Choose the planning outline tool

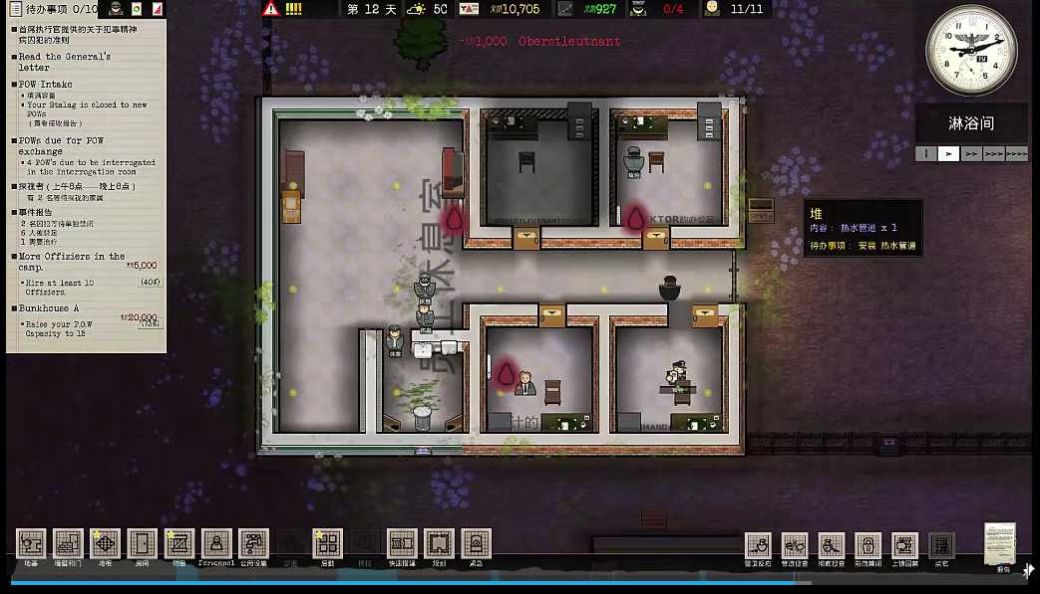point(439,544)
